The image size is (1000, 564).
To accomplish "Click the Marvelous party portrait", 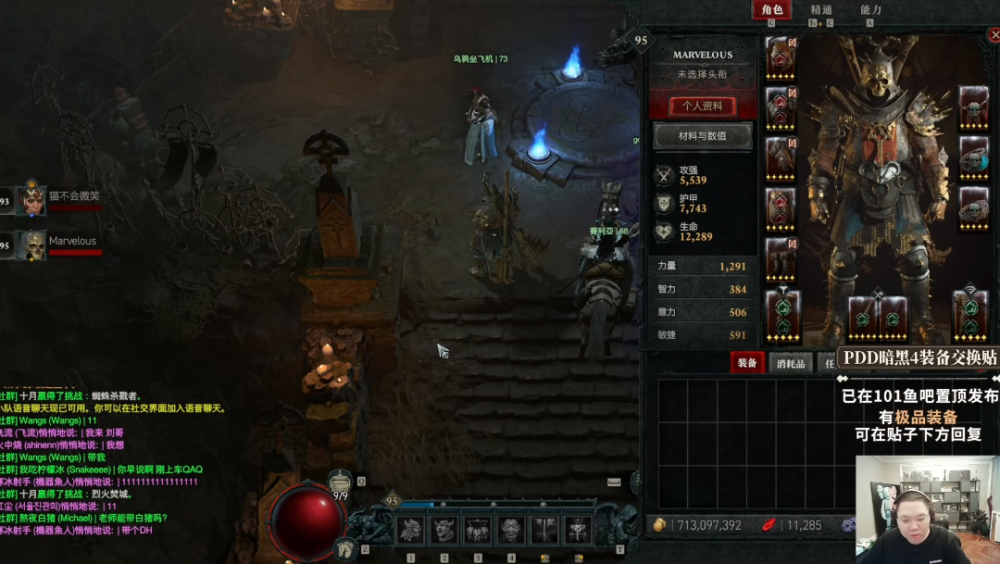I will 33,245.
